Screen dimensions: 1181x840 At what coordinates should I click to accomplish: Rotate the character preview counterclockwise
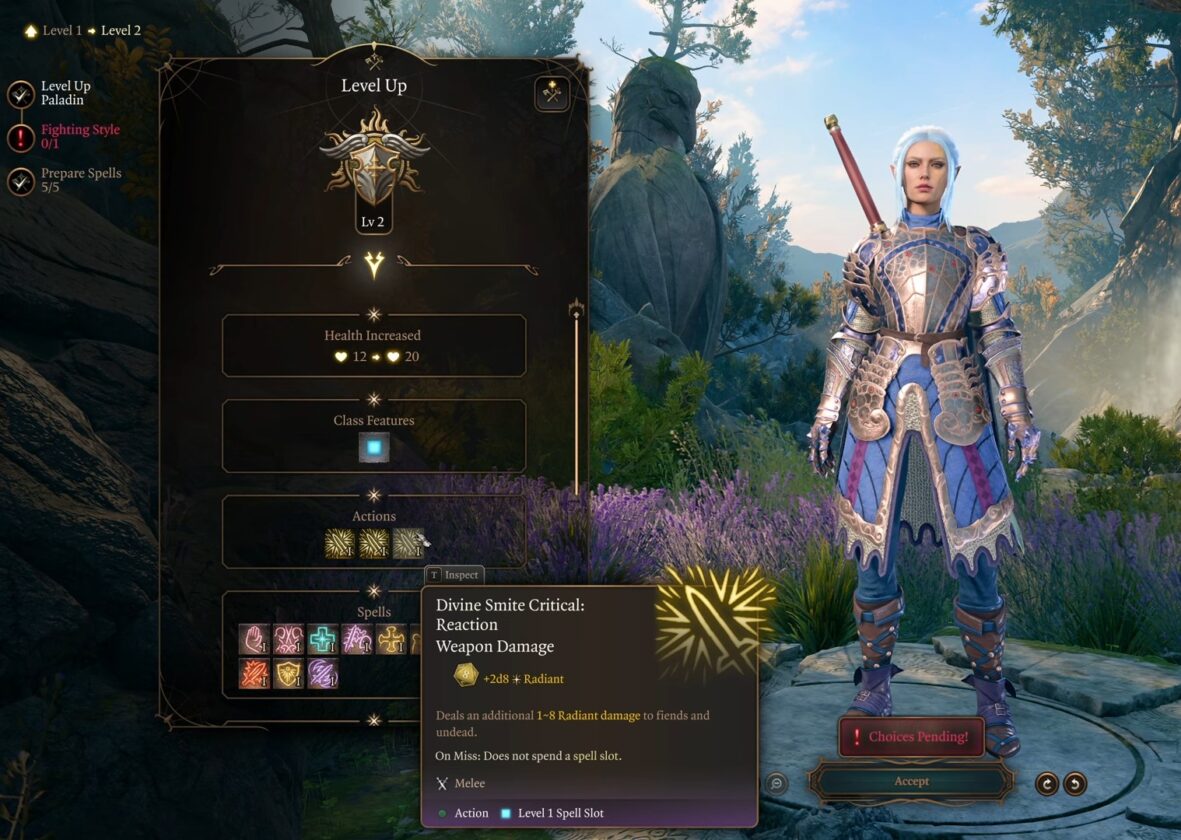pyautogui.click(x=1075, y=784)
